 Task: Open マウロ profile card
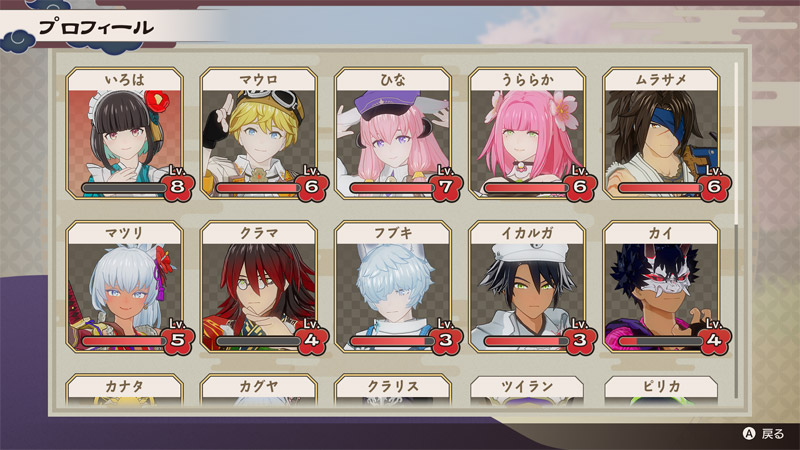259,135
